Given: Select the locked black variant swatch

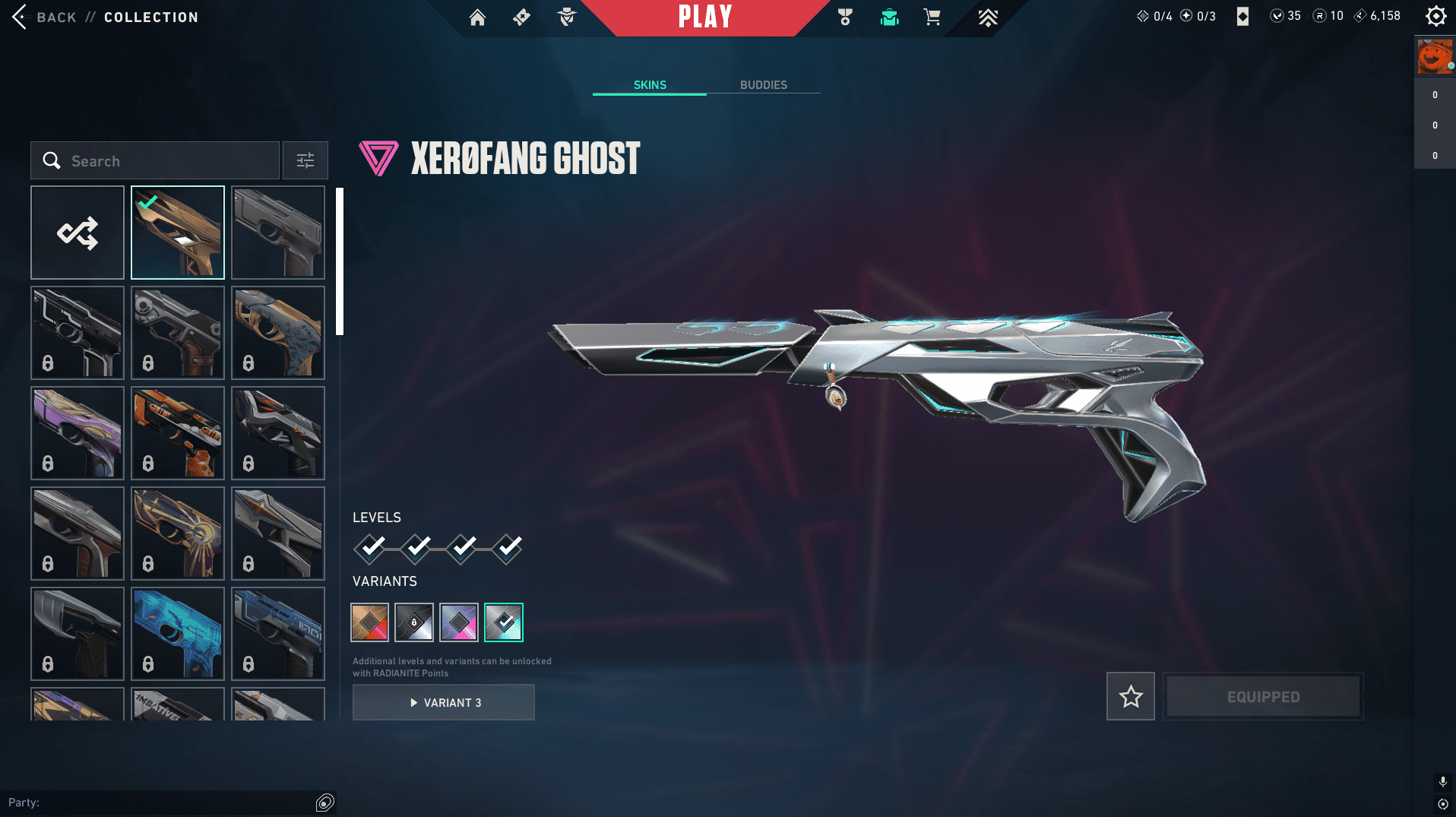Looking at the screenshot, I should tap(414, 622).
